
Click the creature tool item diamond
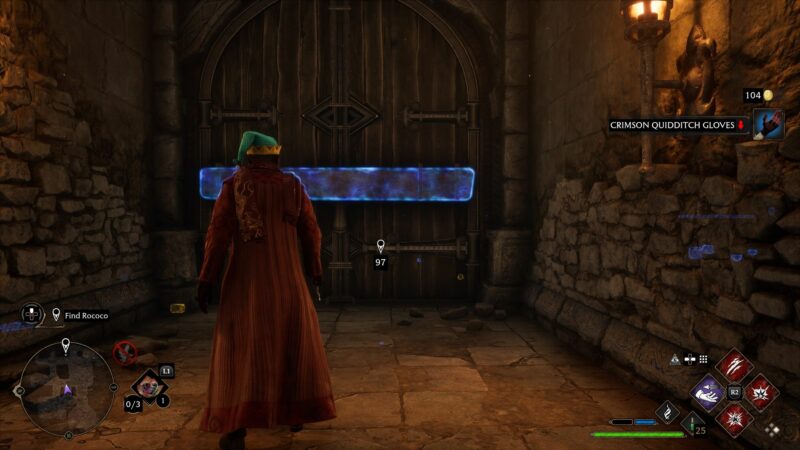pyautogui.click(x=147, y=386)
